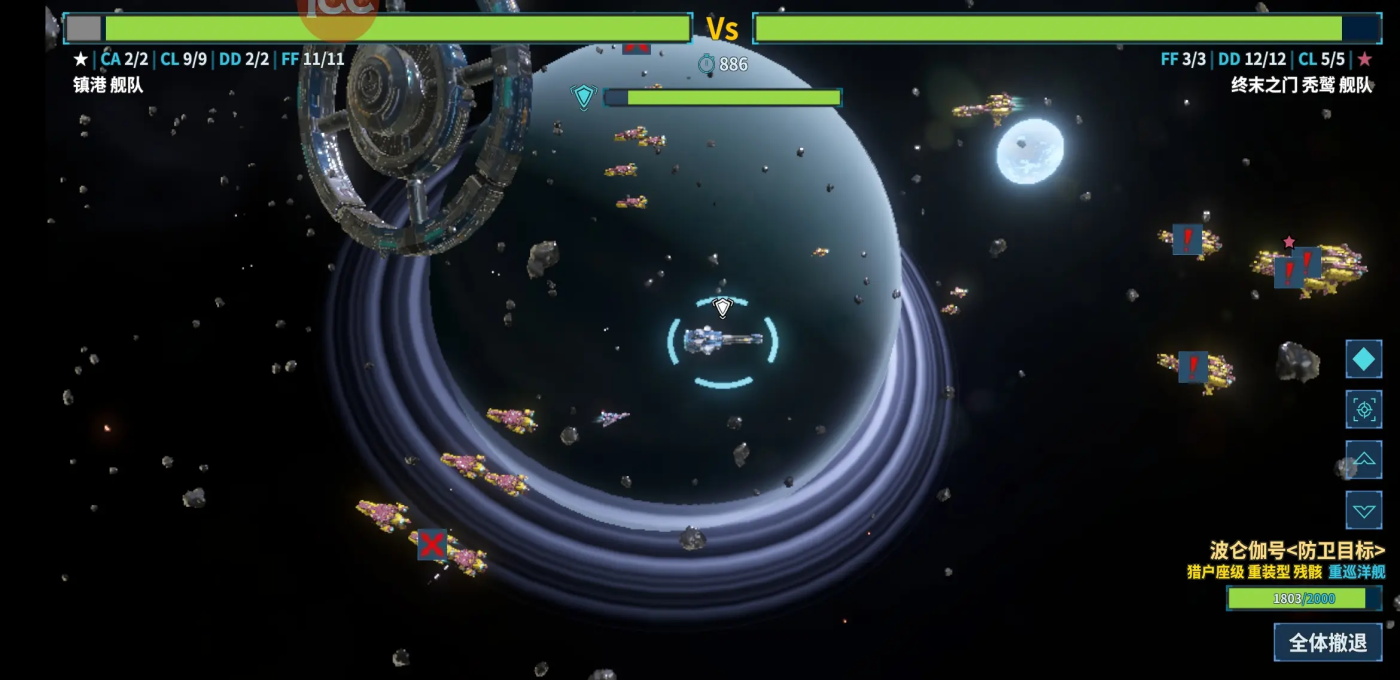Select the ship inside the cyan selection ring

click(x=722, y=341)
